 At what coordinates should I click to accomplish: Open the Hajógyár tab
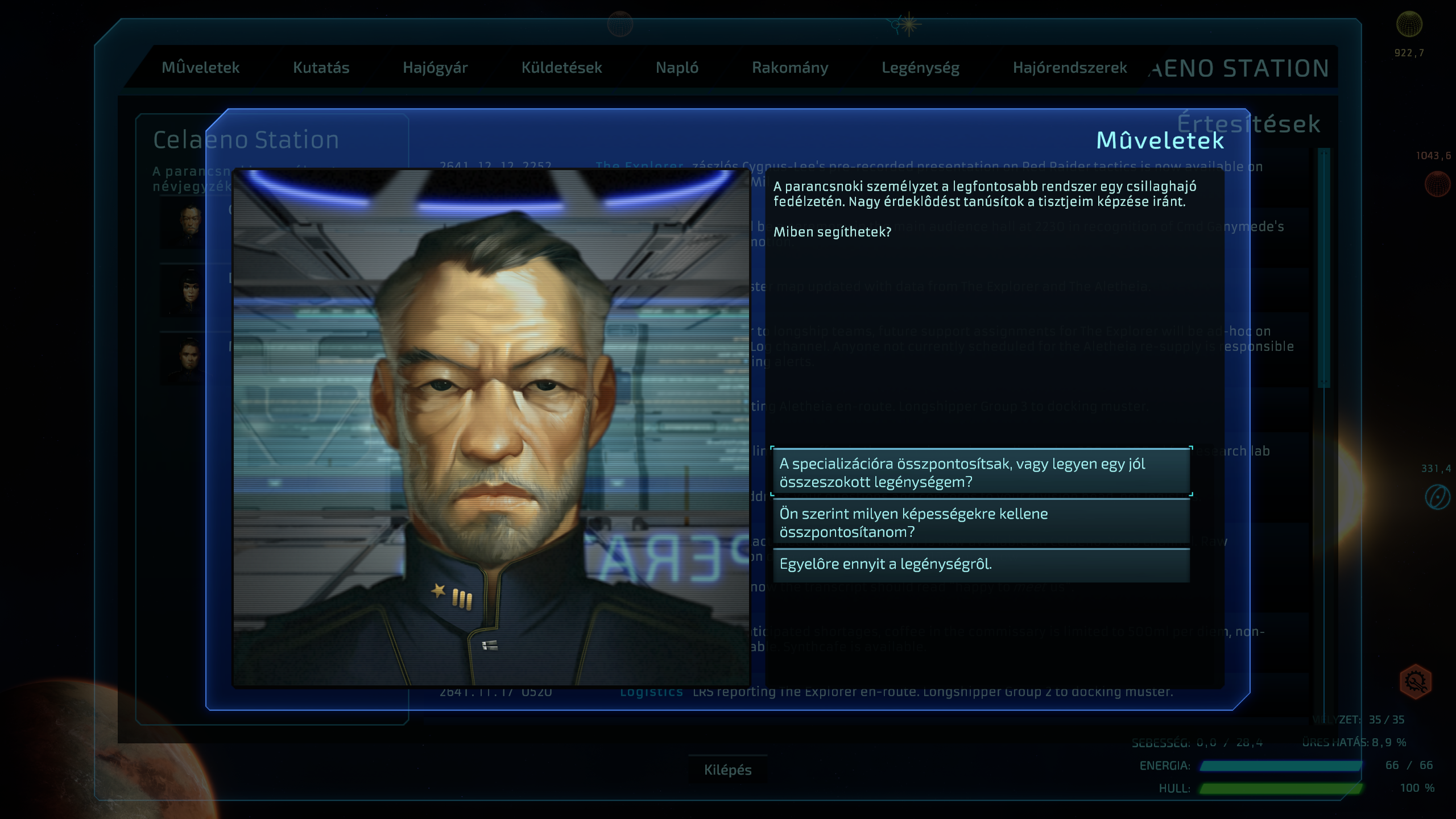tap(435, 68)
